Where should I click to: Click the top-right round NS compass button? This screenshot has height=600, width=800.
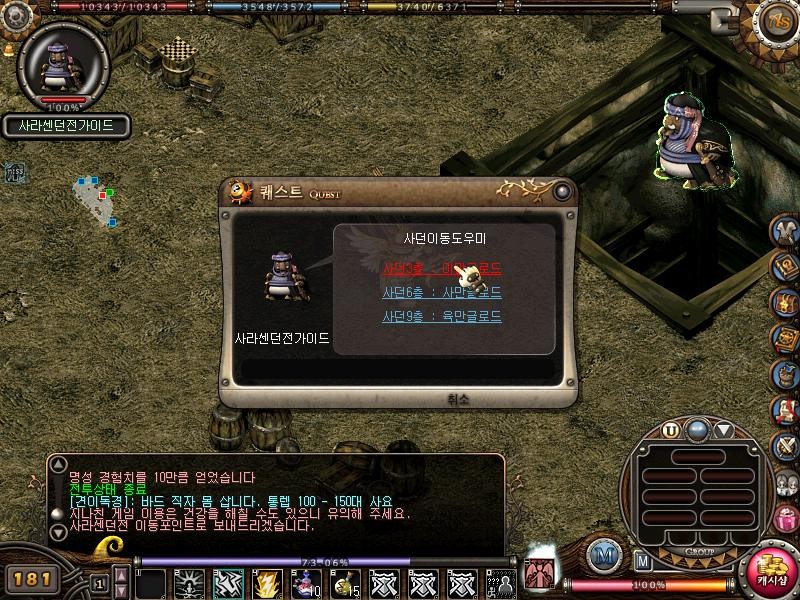pos(775,20)
